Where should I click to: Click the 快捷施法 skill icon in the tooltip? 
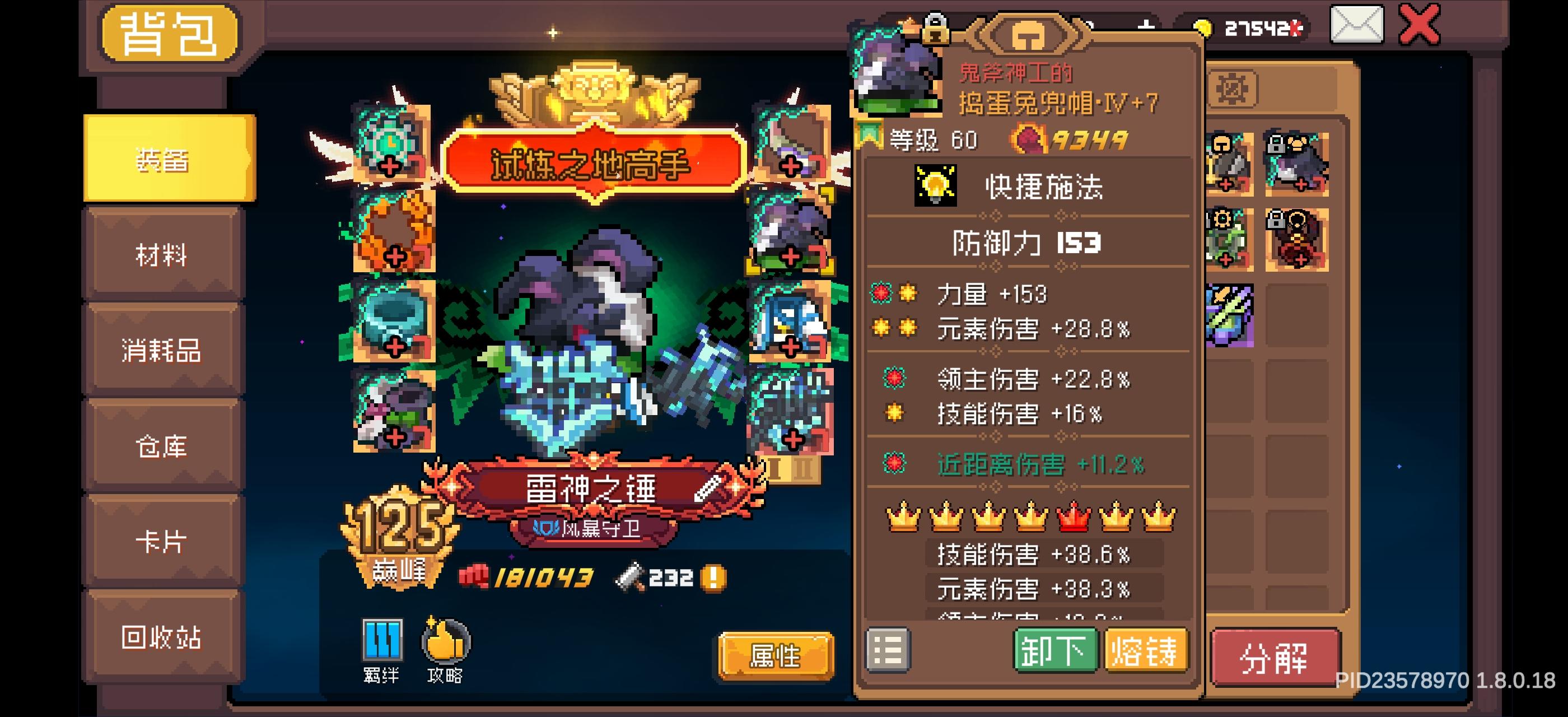point(937,185)
